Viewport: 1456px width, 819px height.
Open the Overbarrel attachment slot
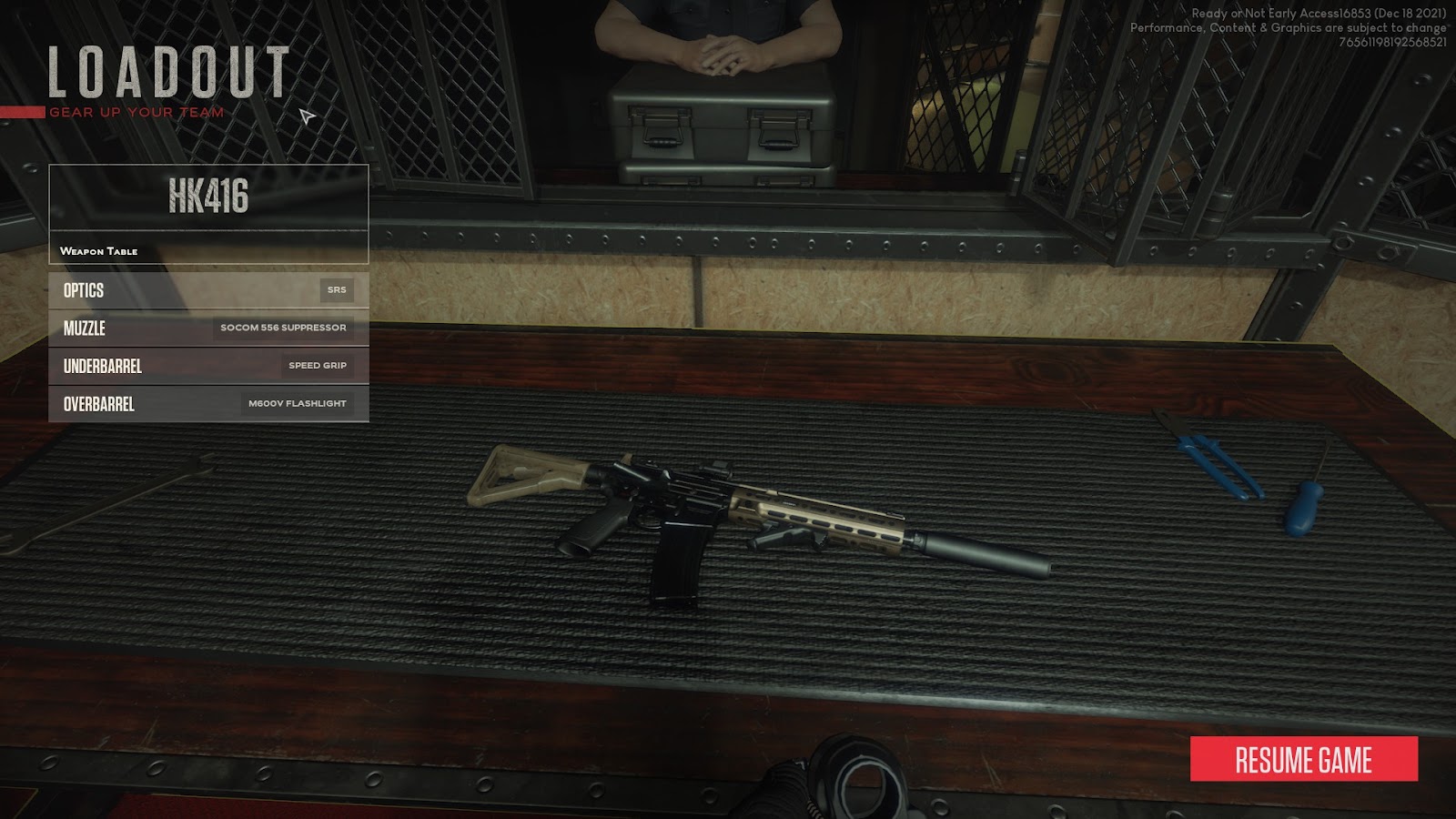[208, 404]
